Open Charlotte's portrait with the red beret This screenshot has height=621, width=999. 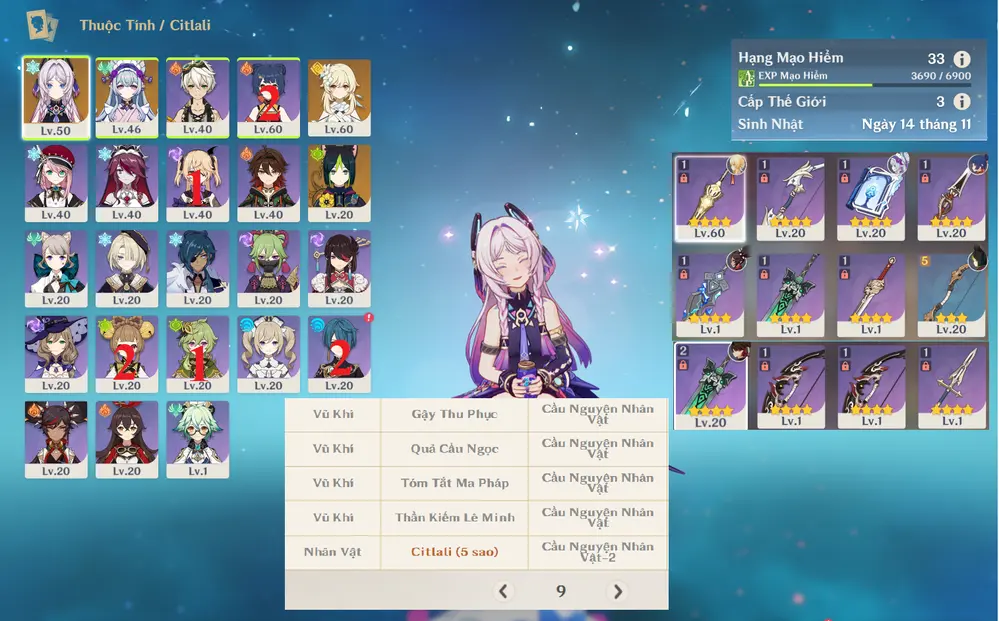56,183
